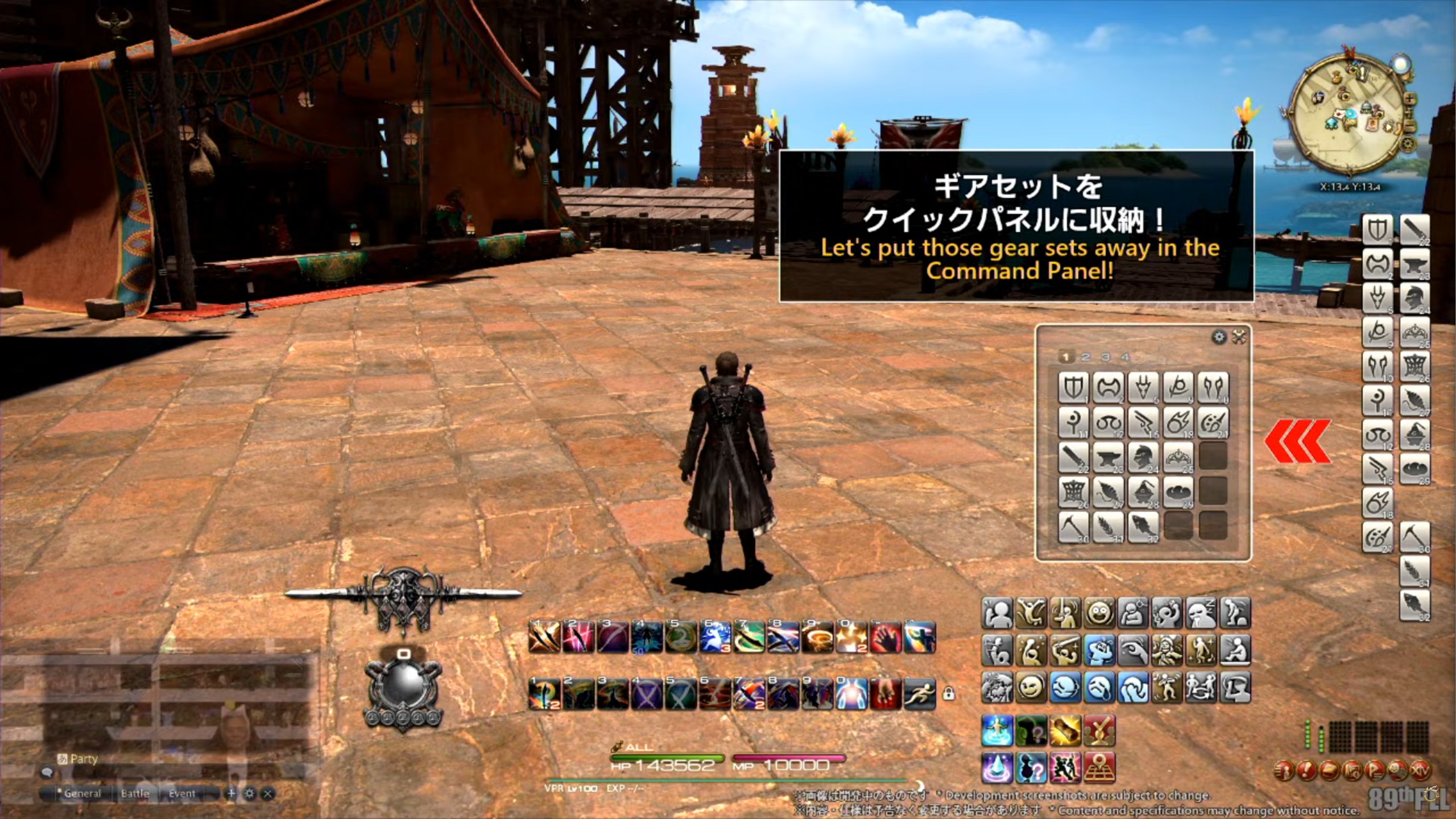Switch to the Event chat tab

point(182,793)
